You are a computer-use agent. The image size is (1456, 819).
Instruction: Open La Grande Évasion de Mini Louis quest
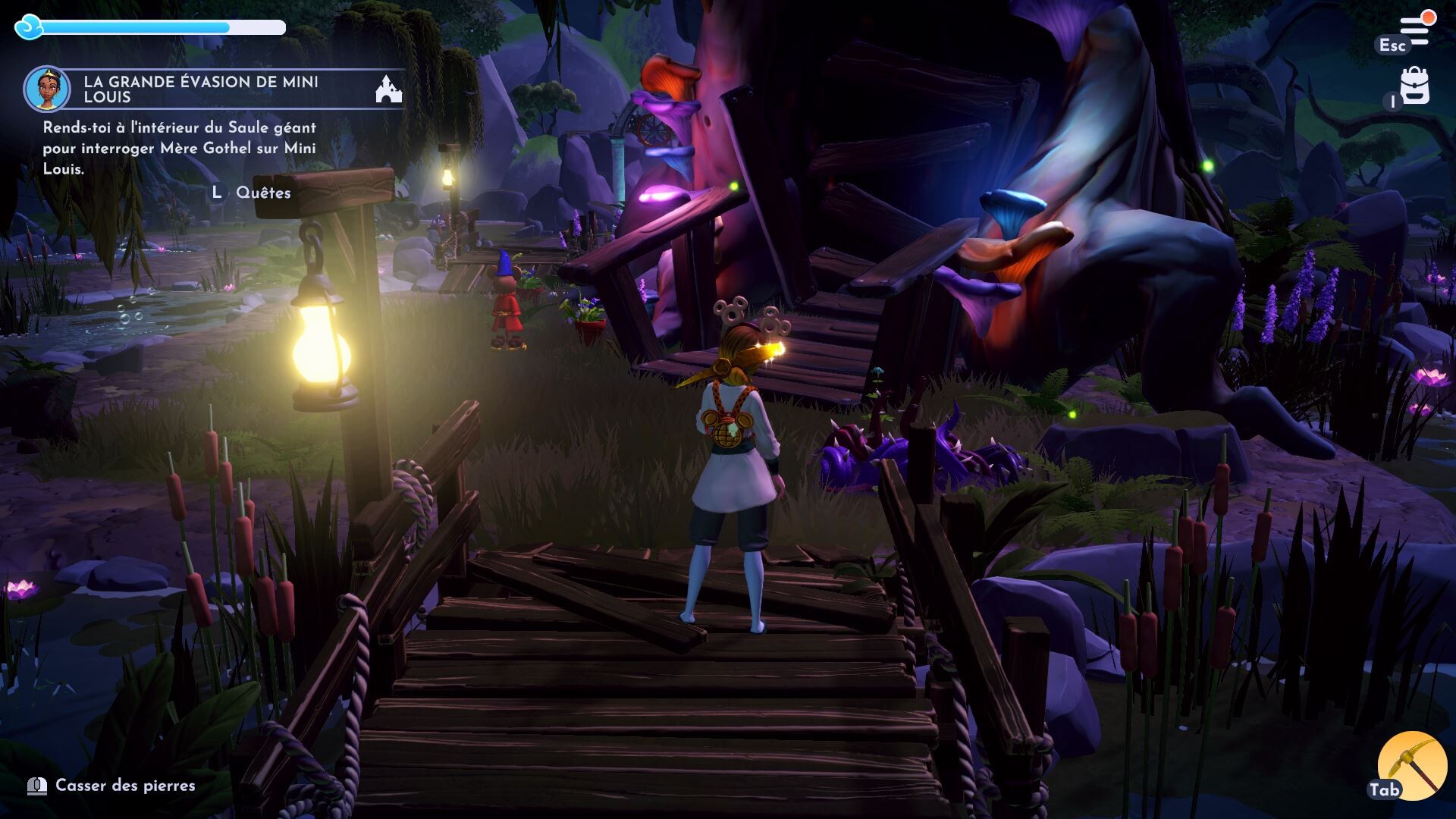click(x=201, y=89)
